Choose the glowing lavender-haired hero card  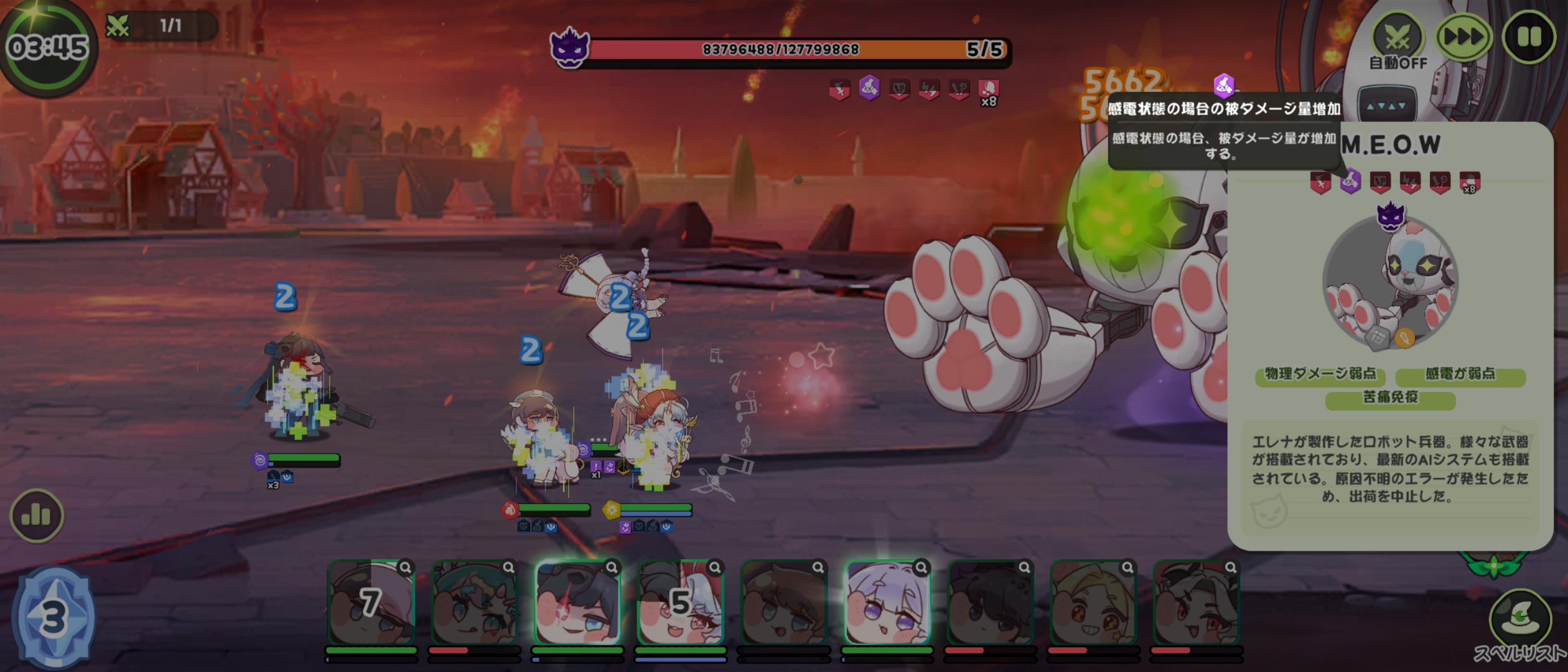pyautogui.click(x=887, y=602)
